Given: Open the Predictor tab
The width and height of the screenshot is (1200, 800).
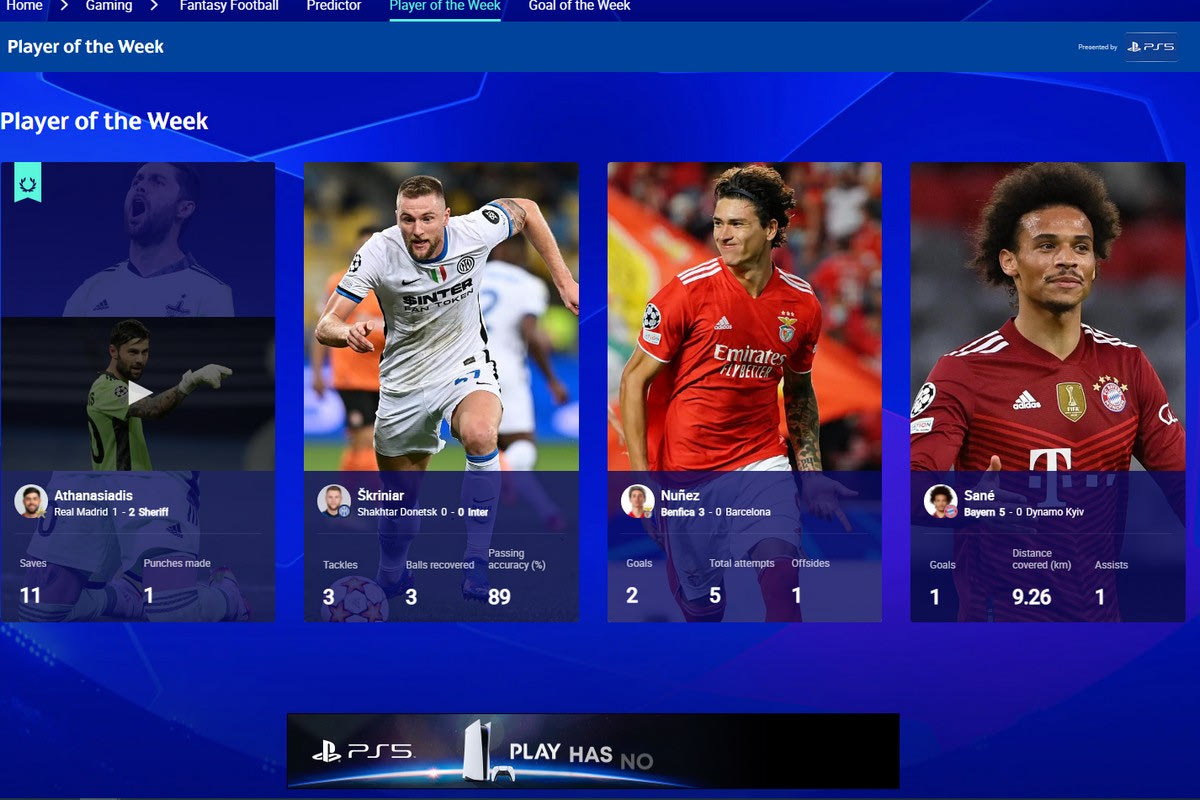Looking at the screenshot, I should [334, 6].
